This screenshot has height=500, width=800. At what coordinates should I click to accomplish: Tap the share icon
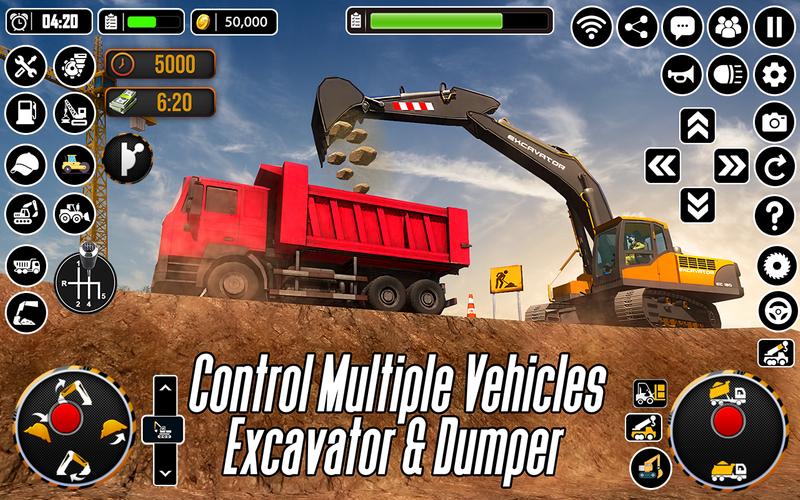[x=637, y=27]
